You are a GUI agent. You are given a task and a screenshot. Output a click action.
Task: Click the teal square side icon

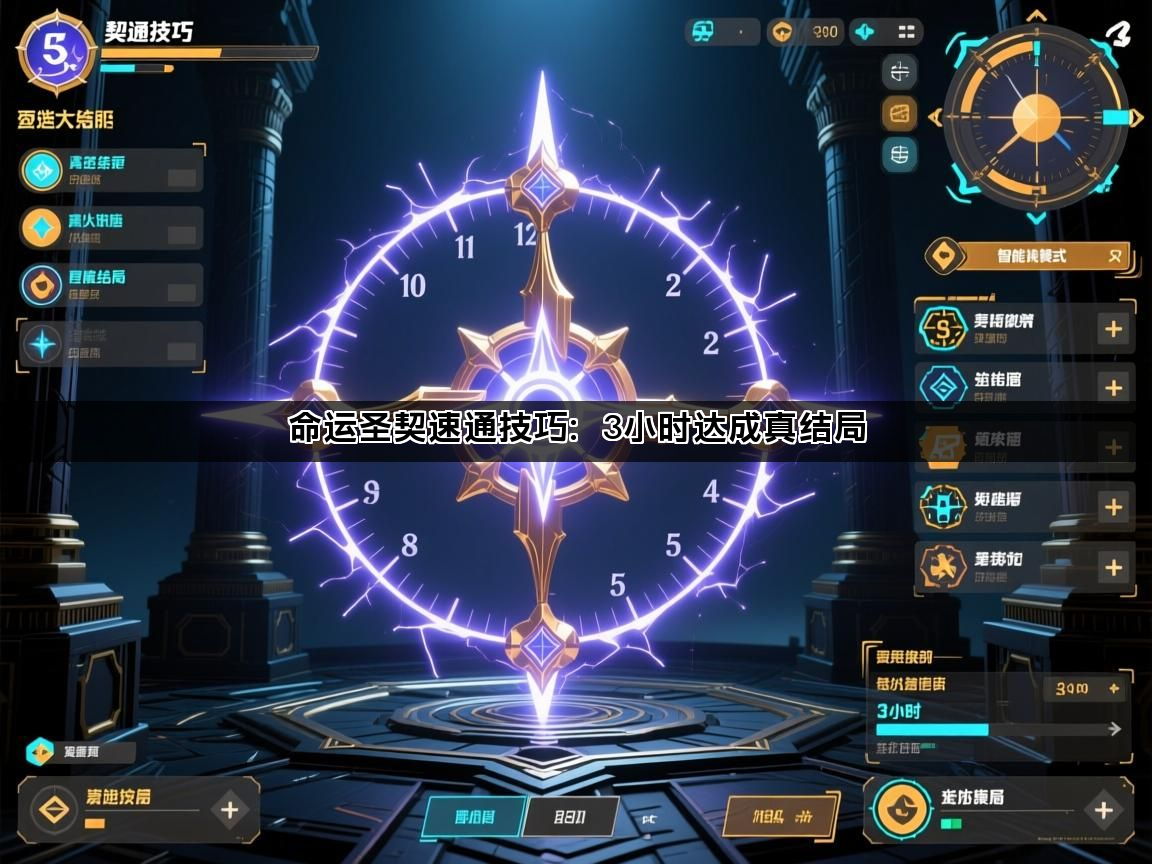tap(900, 154)
